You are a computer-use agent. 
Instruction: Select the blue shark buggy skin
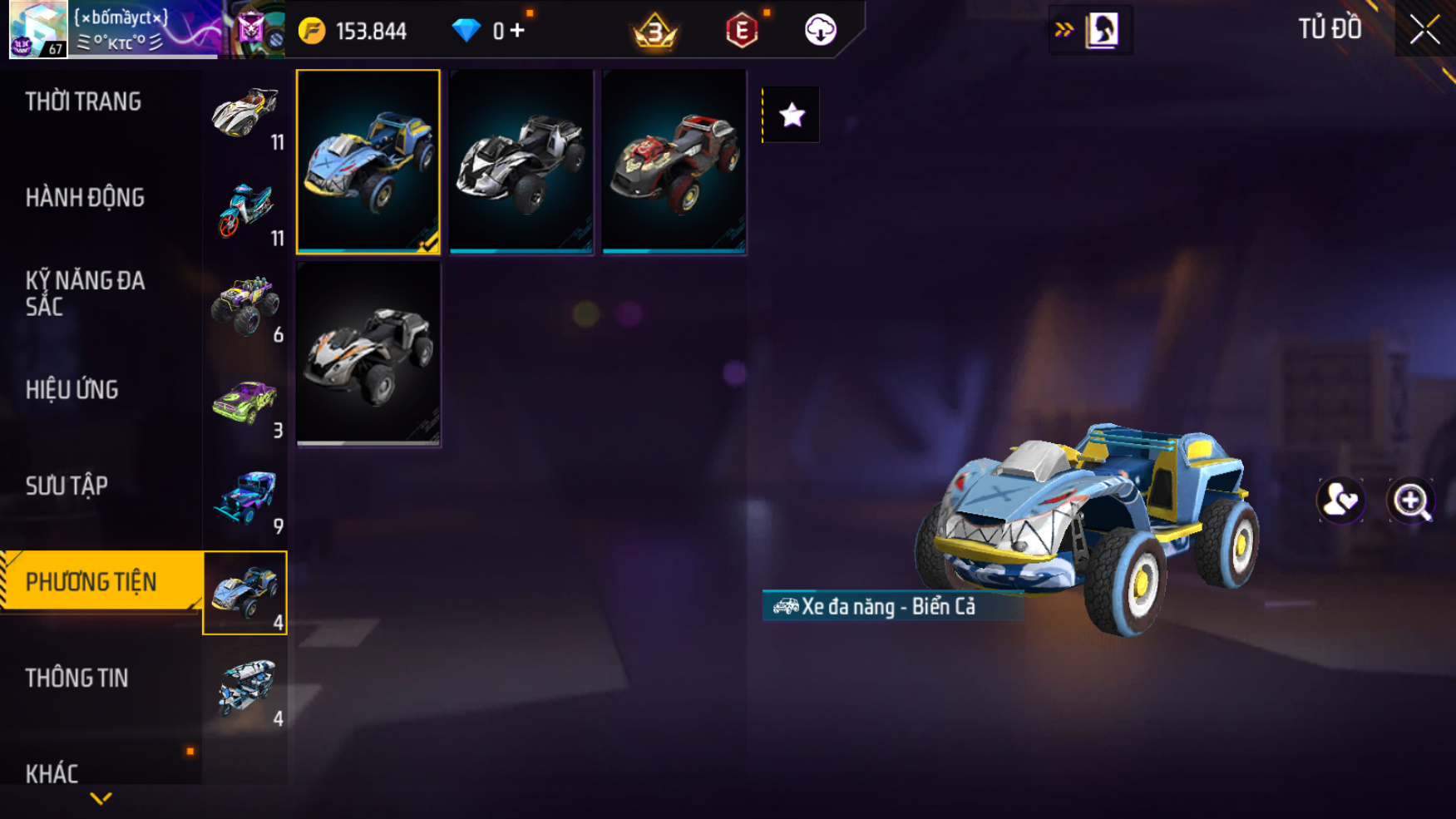tap(368, 161)
